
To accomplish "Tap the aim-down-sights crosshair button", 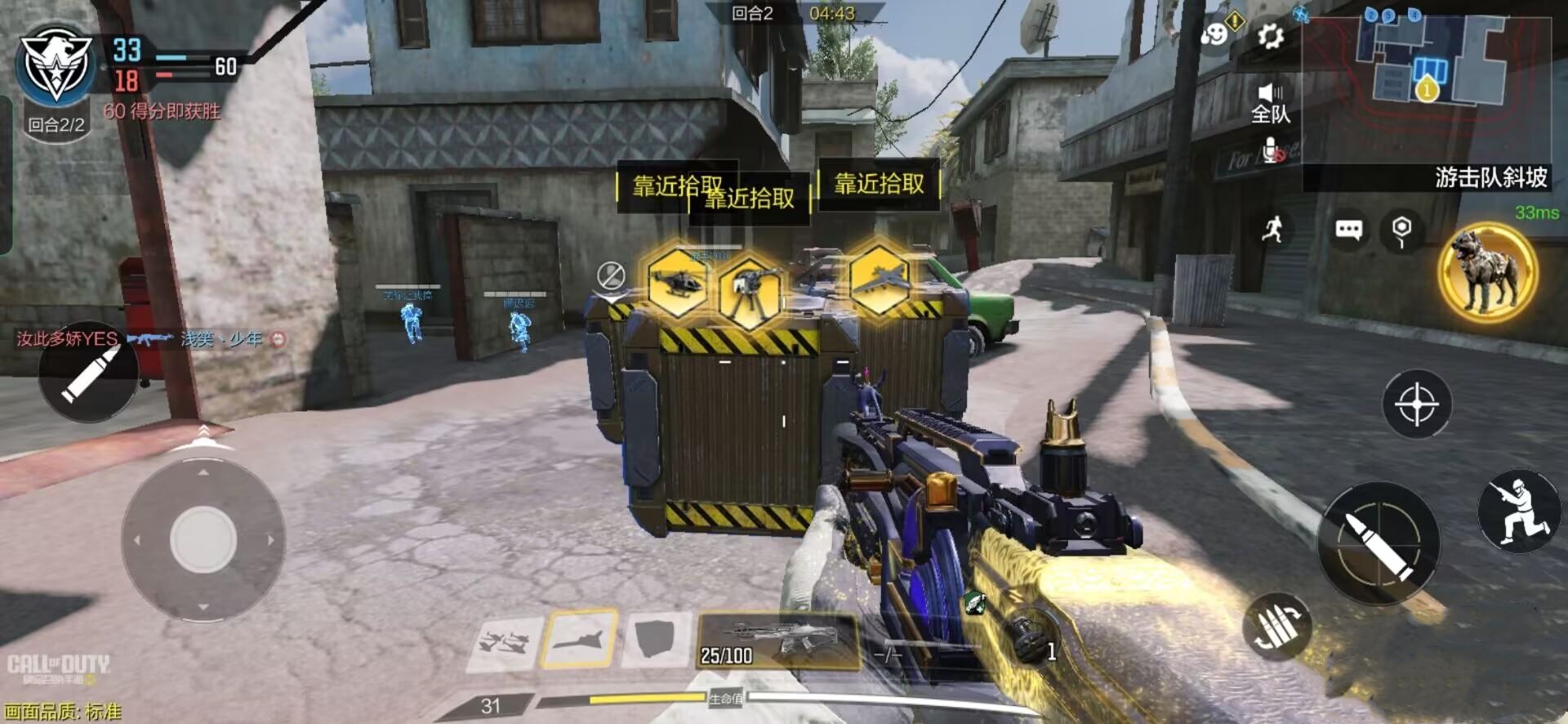I will click(x=1416, y=404).
